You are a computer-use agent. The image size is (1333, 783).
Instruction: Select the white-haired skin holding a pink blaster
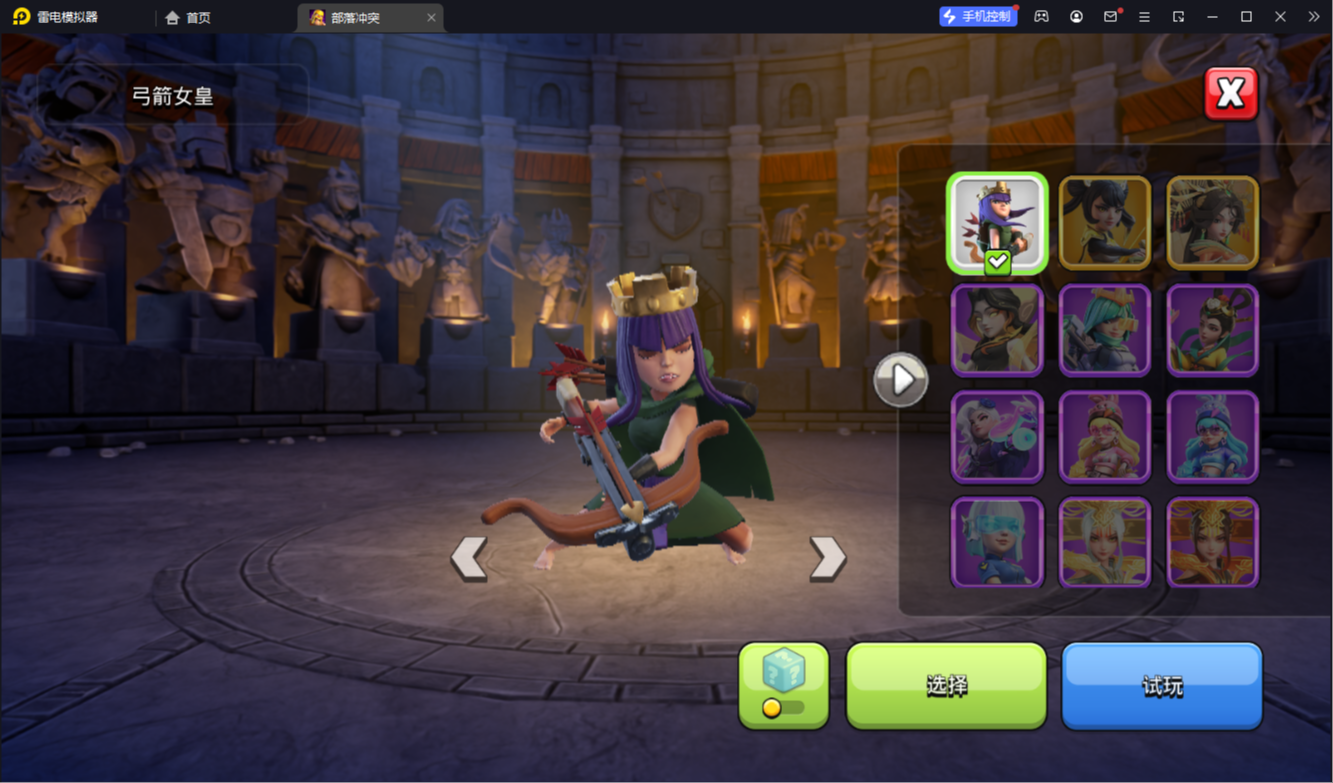997,437
